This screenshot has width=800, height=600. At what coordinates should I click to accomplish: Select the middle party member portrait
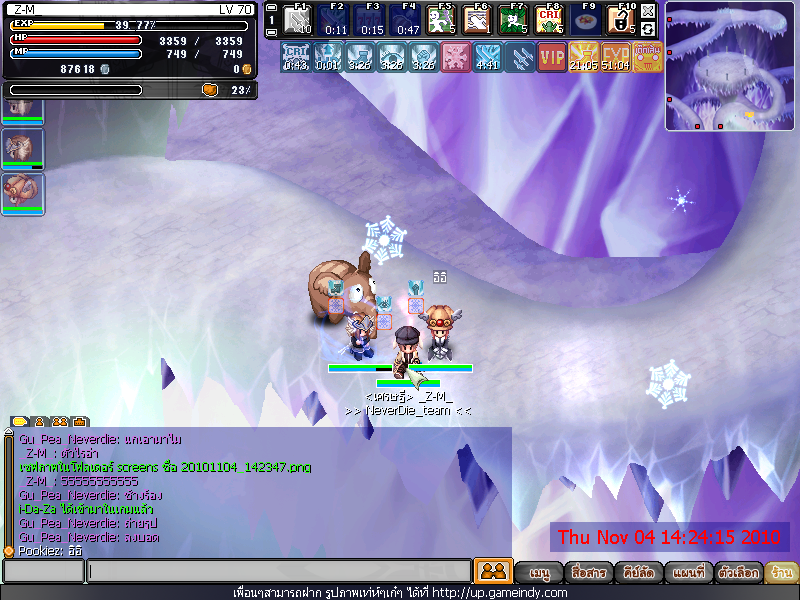22,148
